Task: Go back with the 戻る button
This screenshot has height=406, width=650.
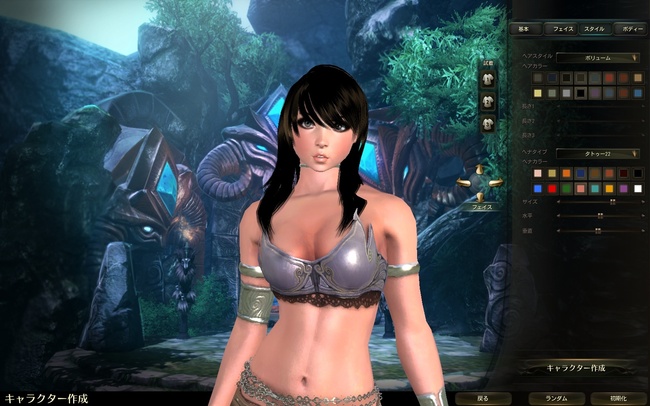Action: (x=483, y=397)
